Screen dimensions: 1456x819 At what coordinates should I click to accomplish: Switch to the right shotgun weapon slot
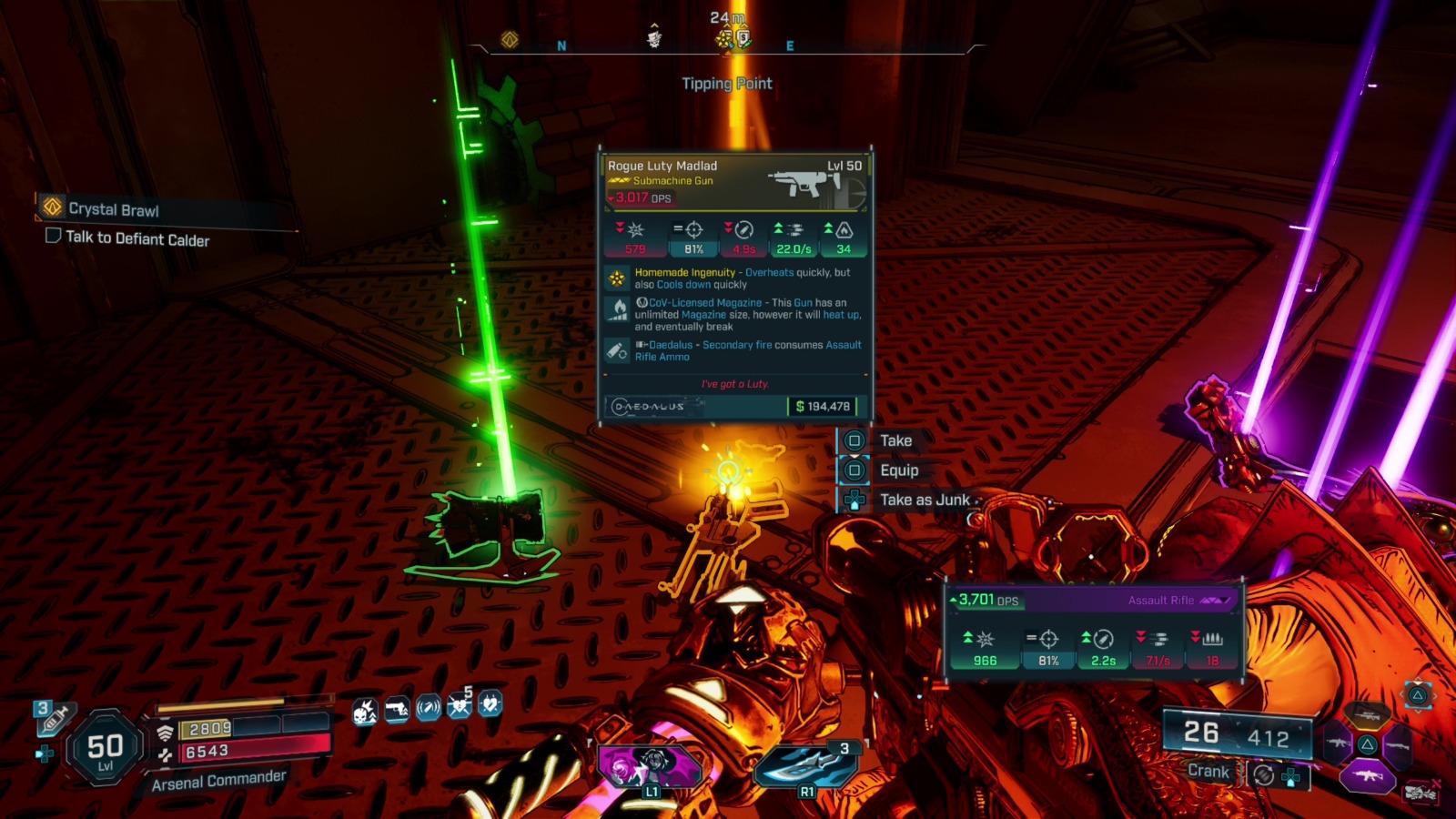tap(1398, 746)
